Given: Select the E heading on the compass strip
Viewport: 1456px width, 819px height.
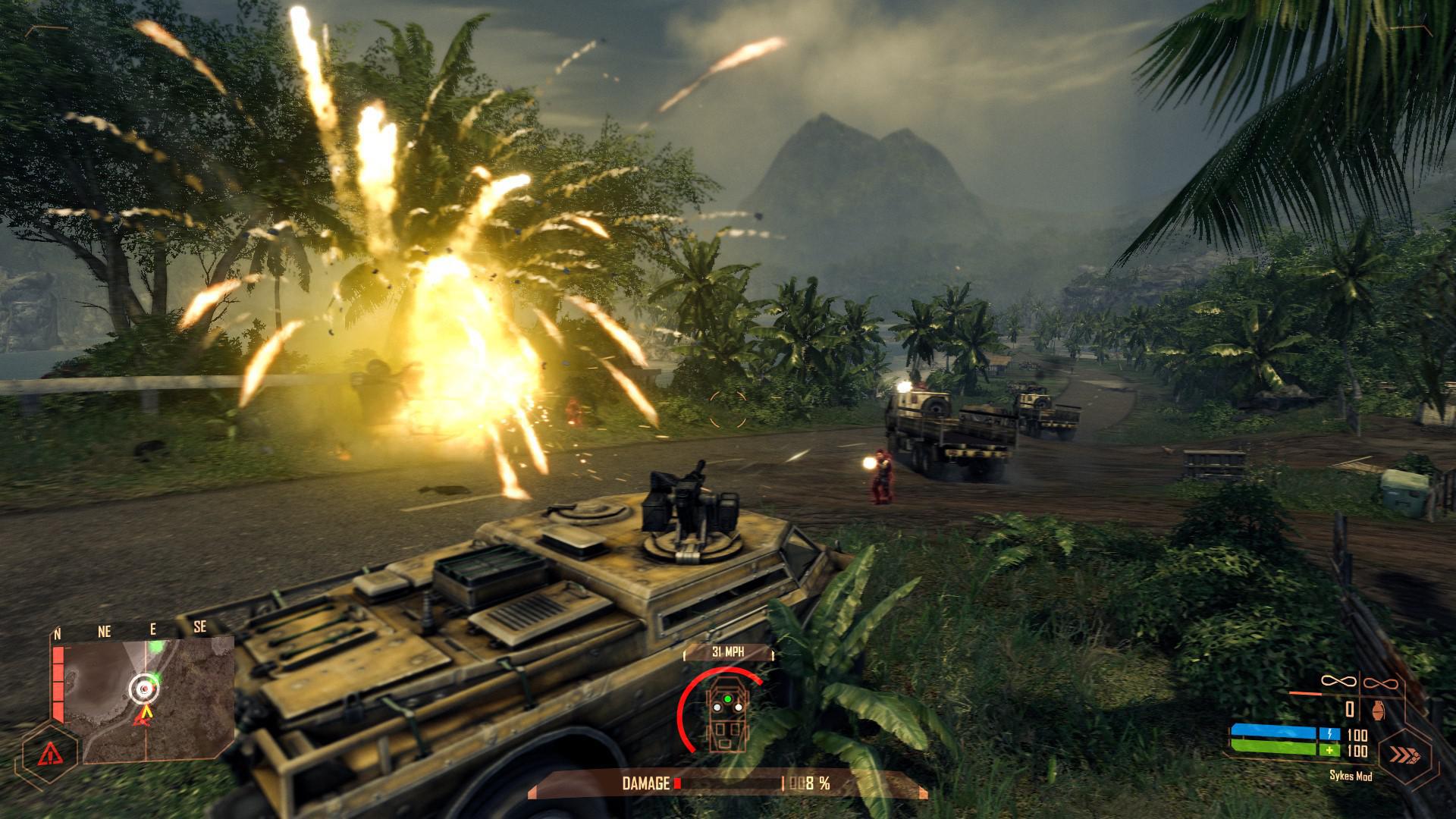Looking at the screenshot, I should (153, 628).
